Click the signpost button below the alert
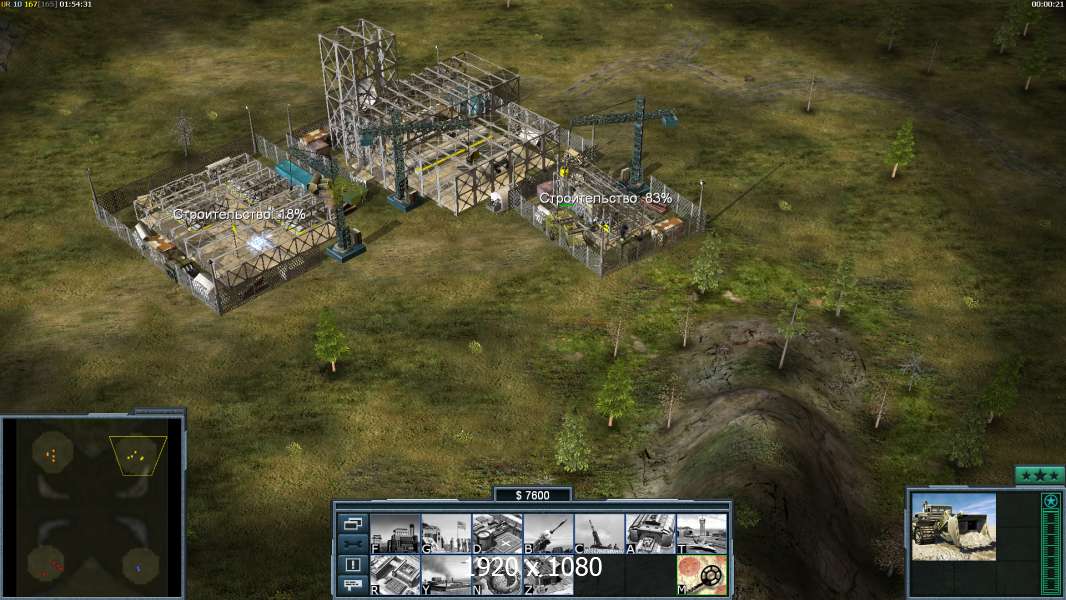1066x600 pixels. (x=352, y=585)
